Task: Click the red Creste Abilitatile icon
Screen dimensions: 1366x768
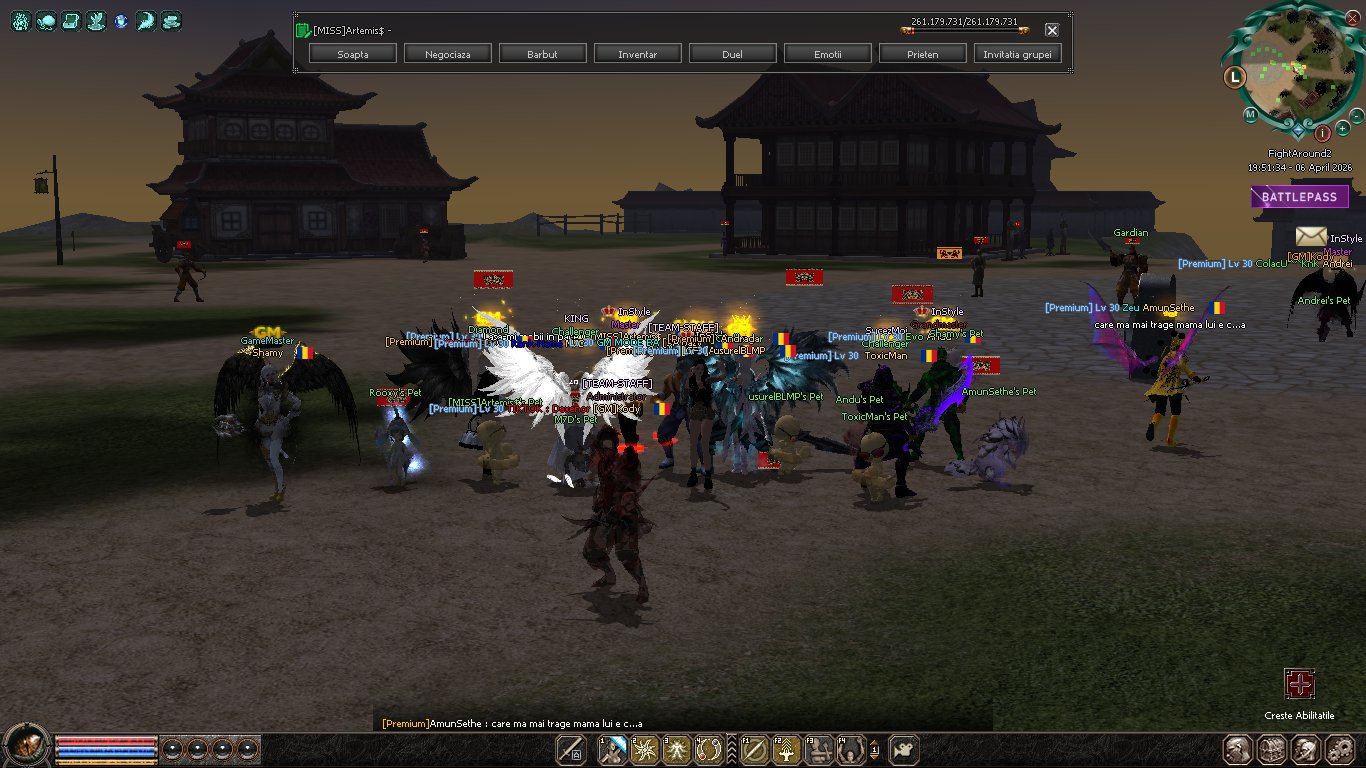Action: tap(1299, 685)
